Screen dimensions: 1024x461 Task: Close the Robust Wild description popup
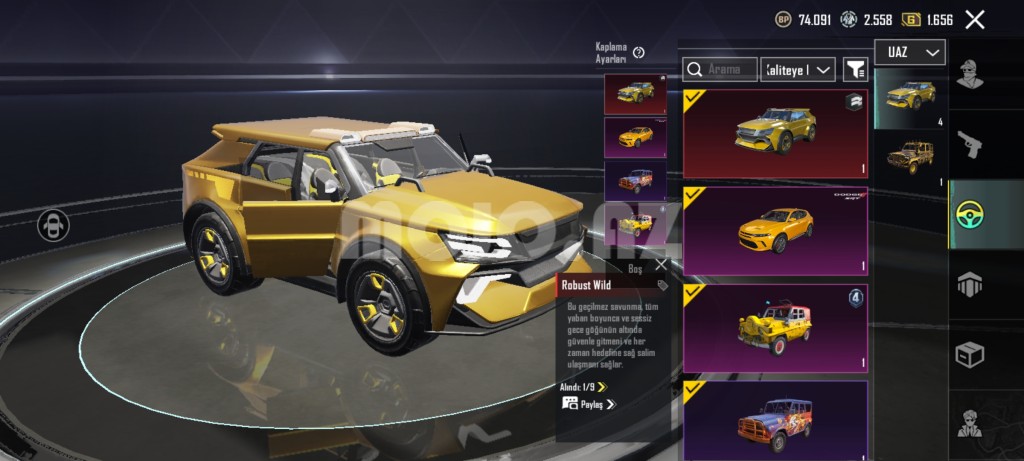coord(660,266)
